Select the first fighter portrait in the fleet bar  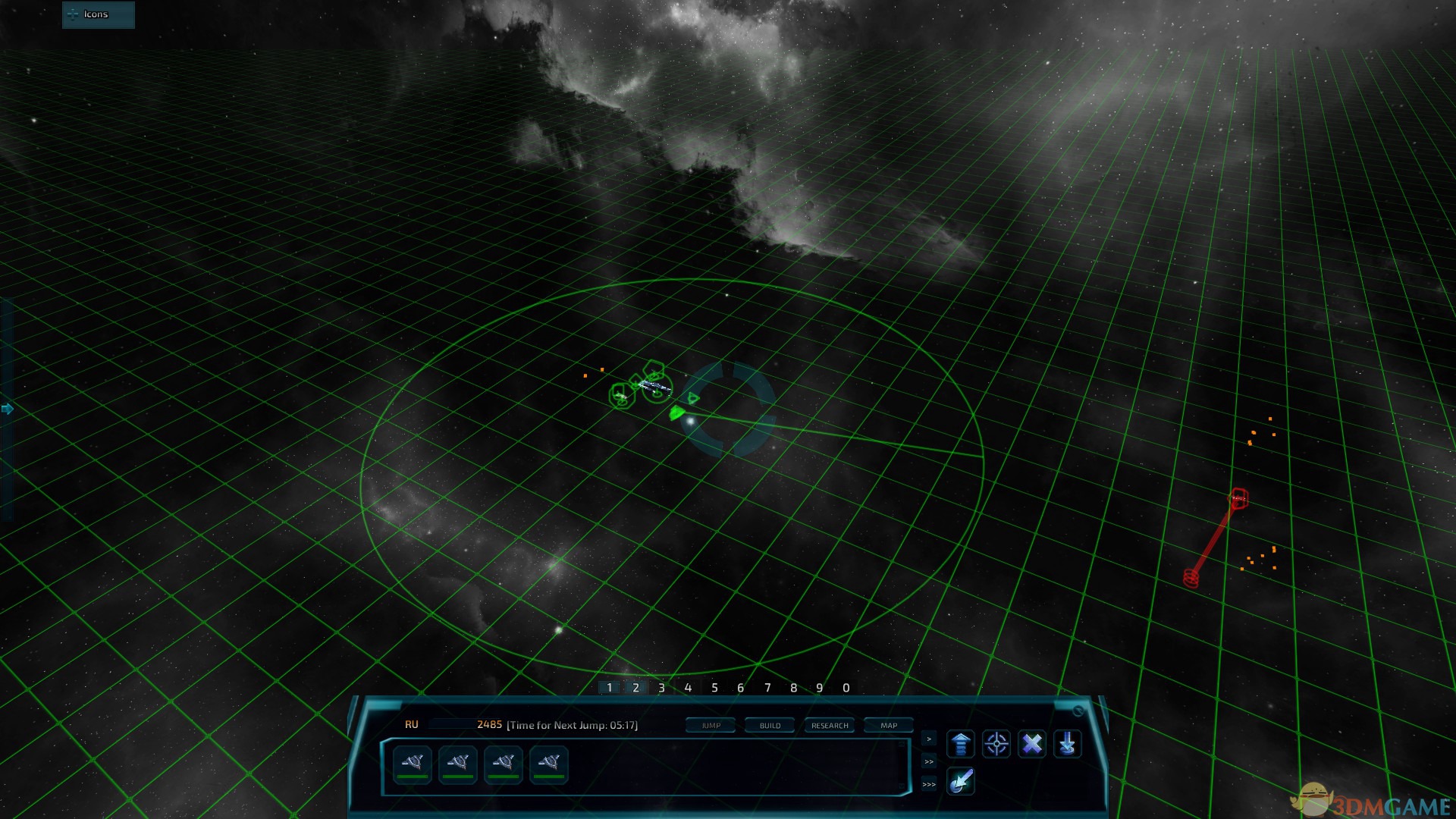pyautogui.click(x=410, y=764)
